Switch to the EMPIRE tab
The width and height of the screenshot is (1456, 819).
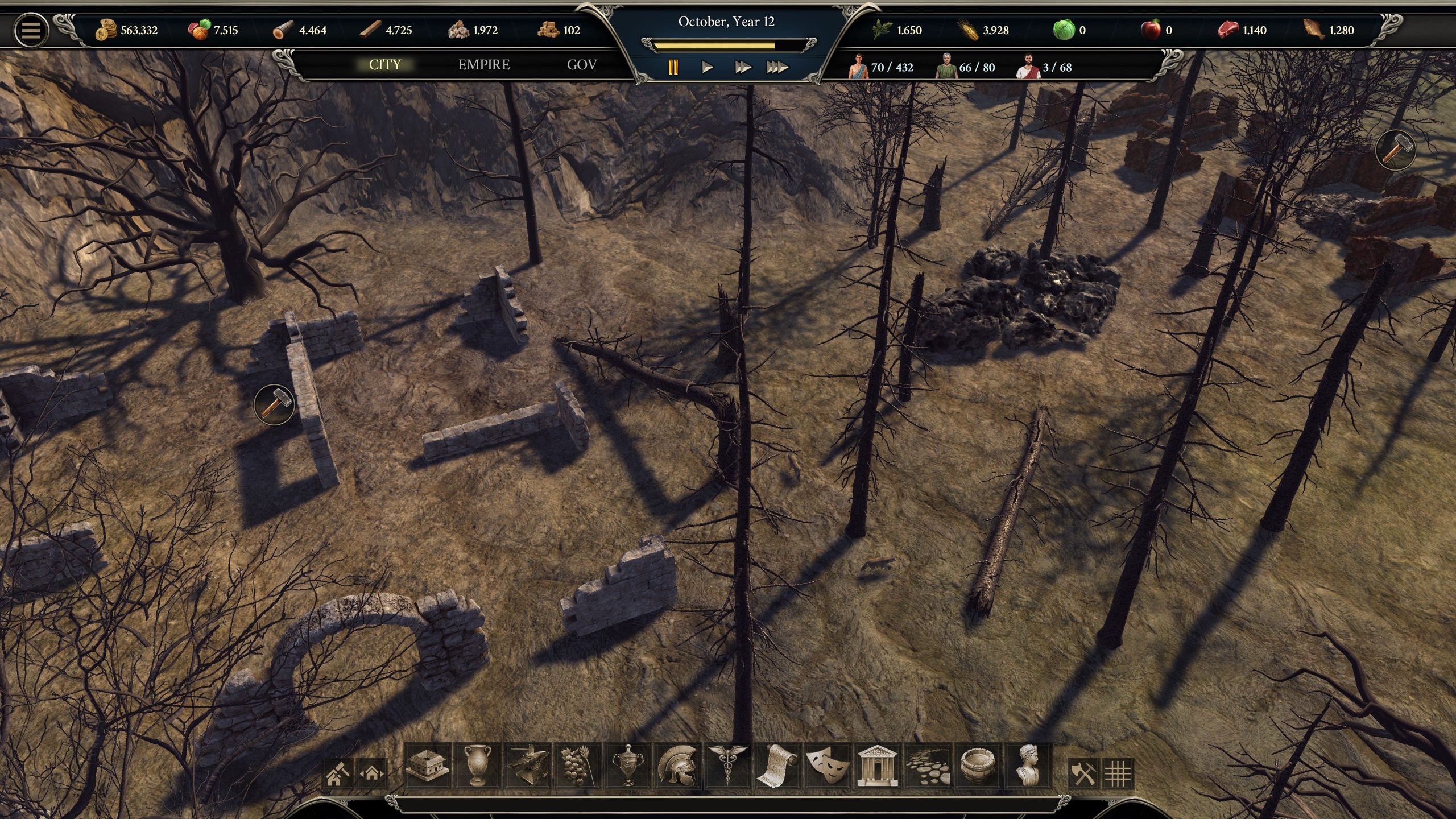click(x=484, y=65)
